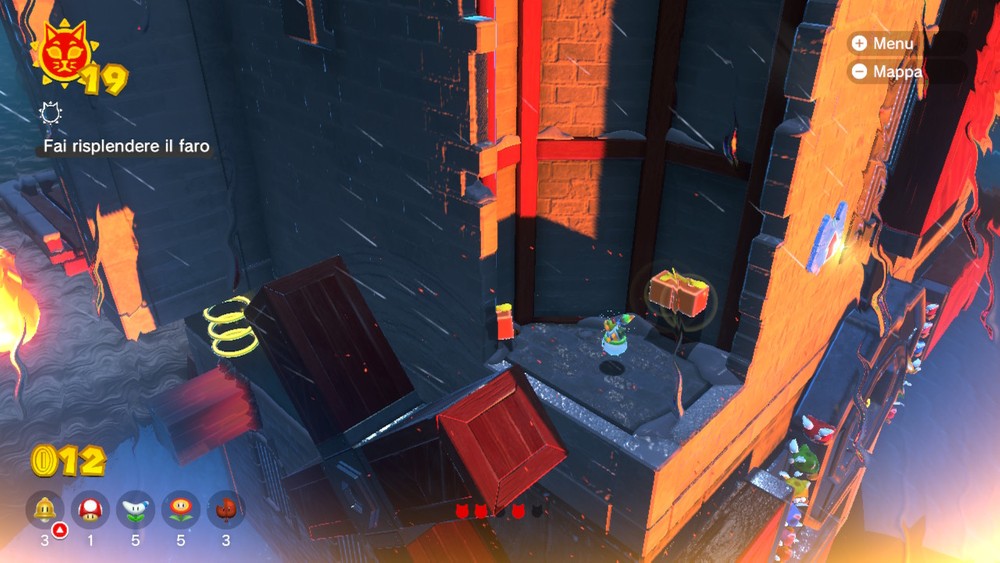Choose the Boomerang Flower reserve item
The width and height of the screenshot is (1000, 563).
pyautogui.click(x=136, y=509)
